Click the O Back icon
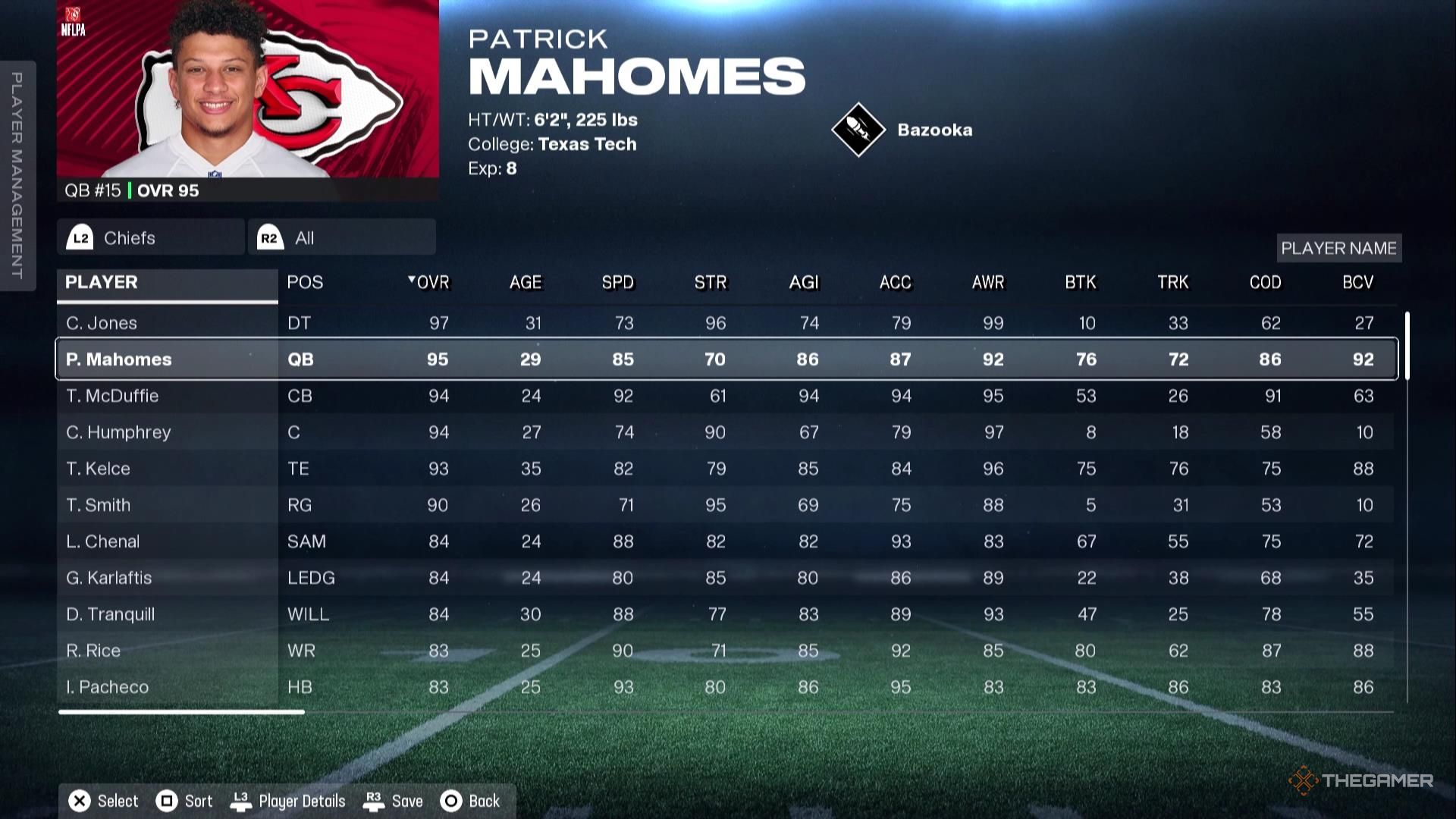1456x819 pixels. coord(451,800)
